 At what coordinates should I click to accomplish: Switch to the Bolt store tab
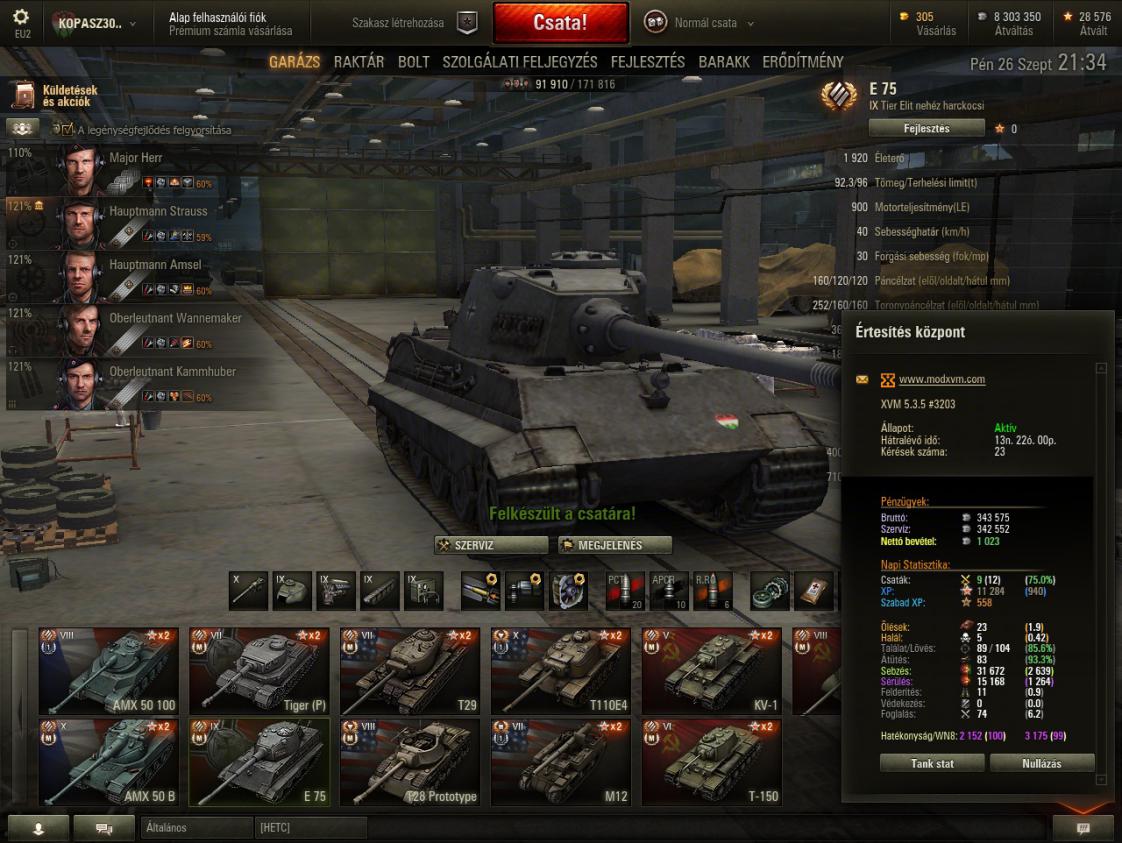pyautogui.click(x=414, y=62)
